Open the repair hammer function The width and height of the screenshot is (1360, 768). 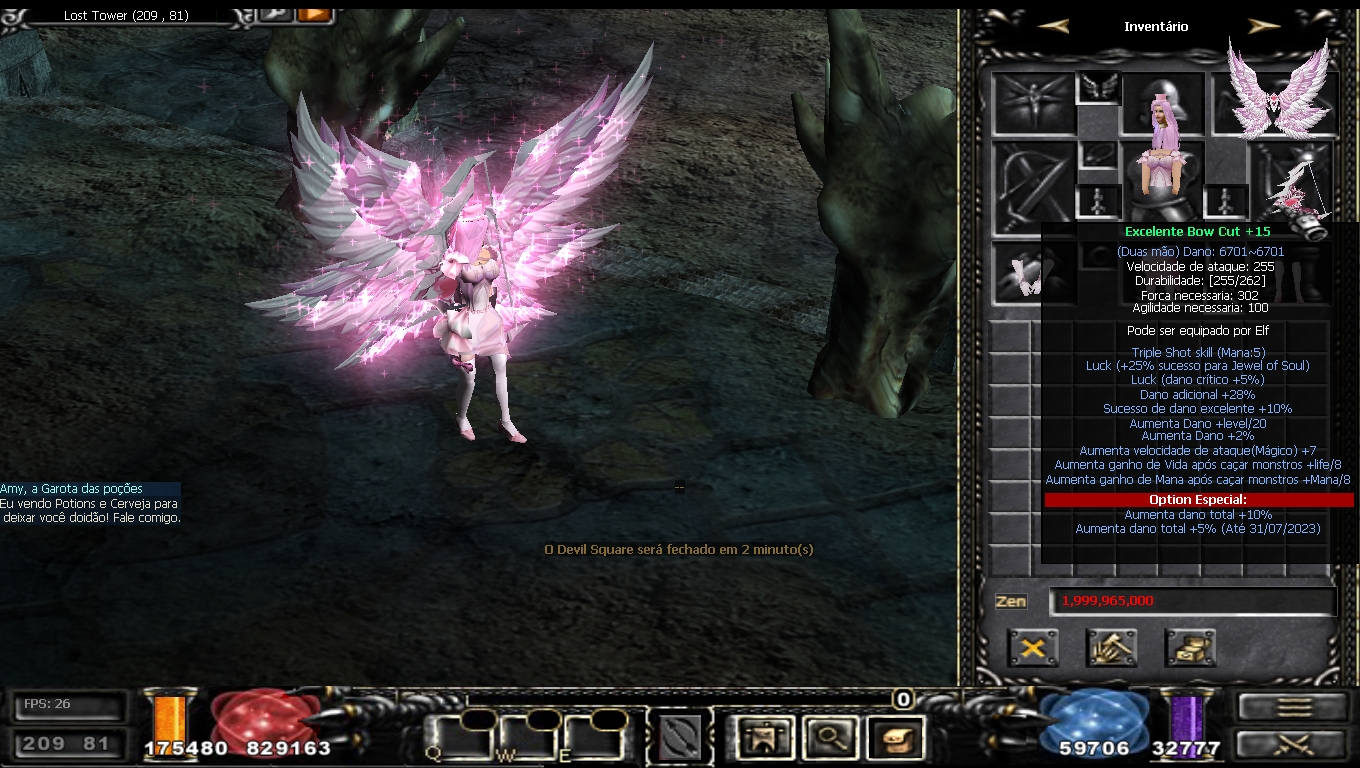(x=1111, y=648)
